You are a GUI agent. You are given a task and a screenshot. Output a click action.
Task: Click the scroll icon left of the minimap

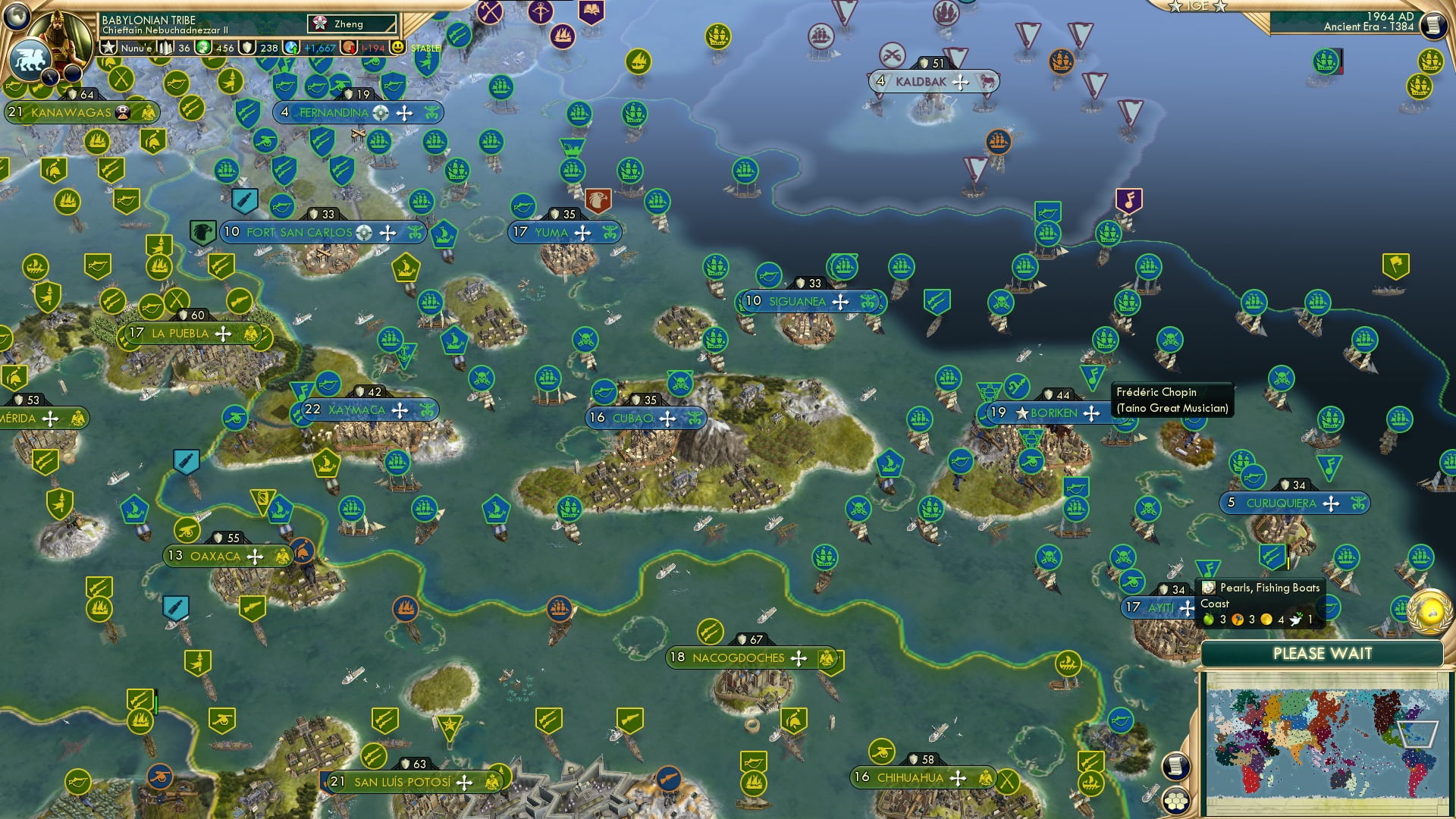(x=1175, y=766)
